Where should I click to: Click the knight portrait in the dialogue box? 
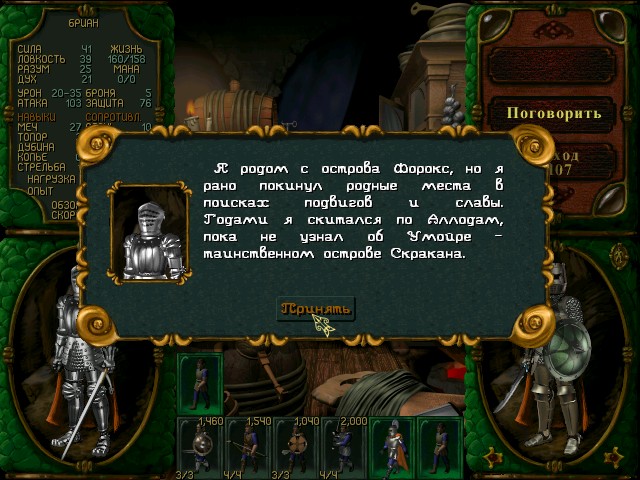coord(150,240)
